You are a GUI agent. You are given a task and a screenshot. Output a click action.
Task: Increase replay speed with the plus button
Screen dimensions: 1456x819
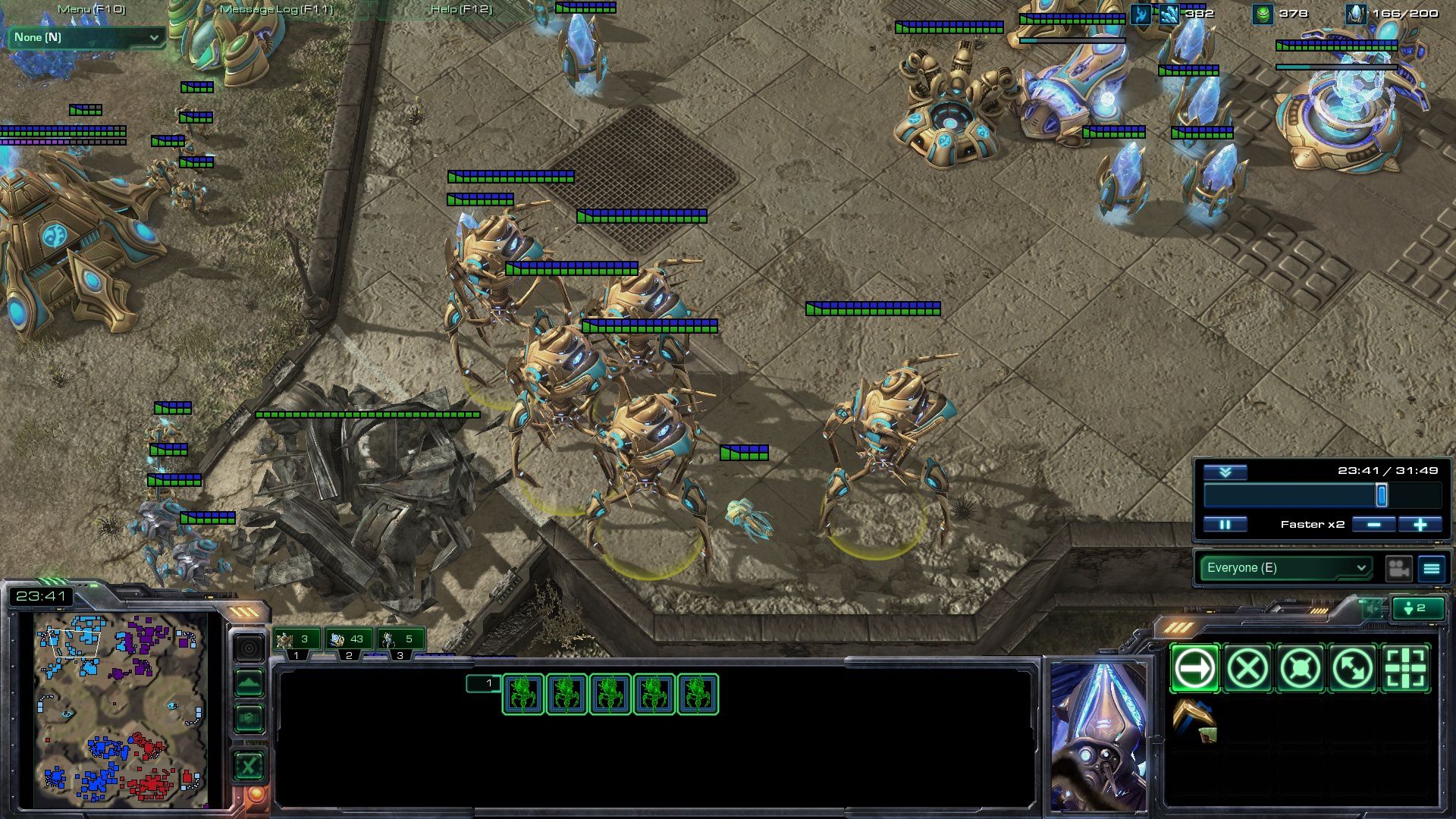coord(1420,524)
